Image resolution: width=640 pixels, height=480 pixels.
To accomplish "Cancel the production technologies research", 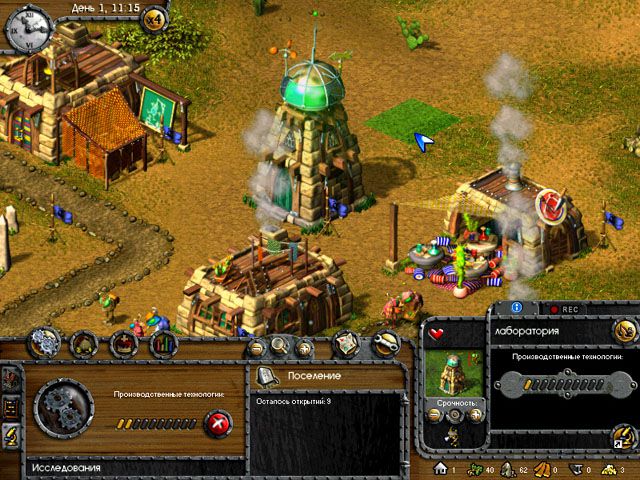I will pyautogui.click(x=218, y=423).
